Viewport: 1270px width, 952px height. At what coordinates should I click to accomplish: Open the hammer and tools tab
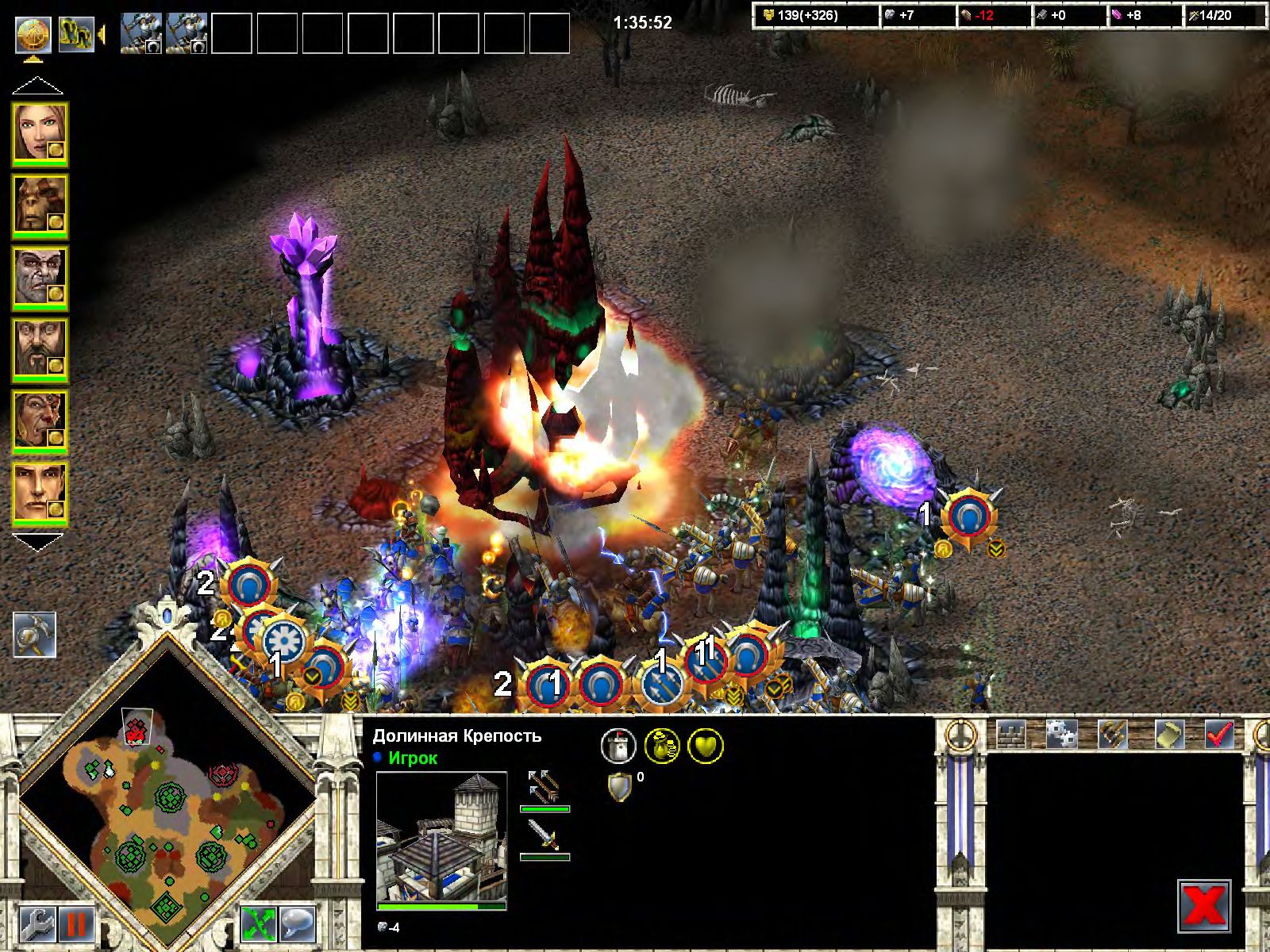[1114, 735]
